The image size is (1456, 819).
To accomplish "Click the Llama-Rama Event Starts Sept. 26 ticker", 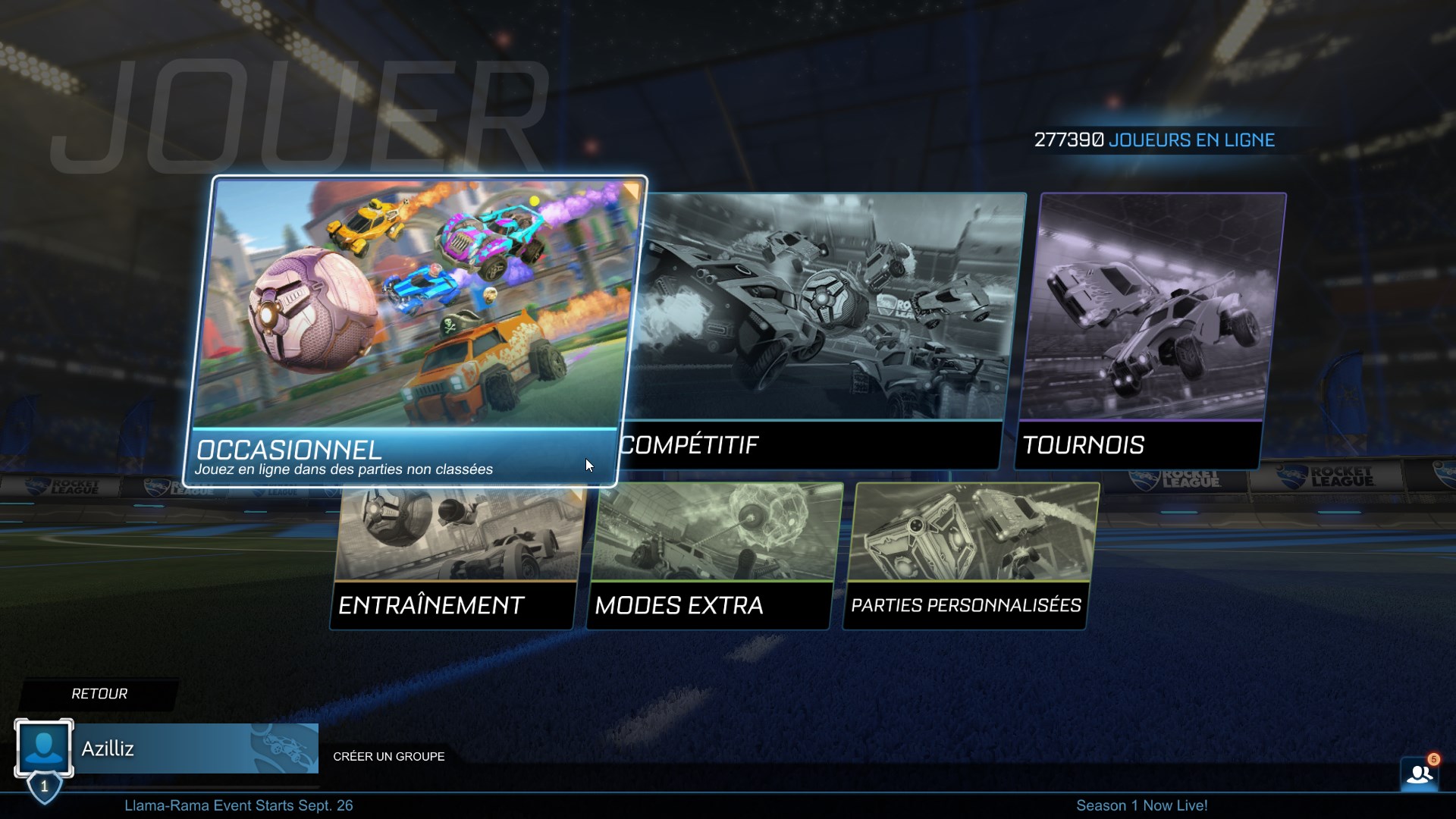I will coord(240,806).
